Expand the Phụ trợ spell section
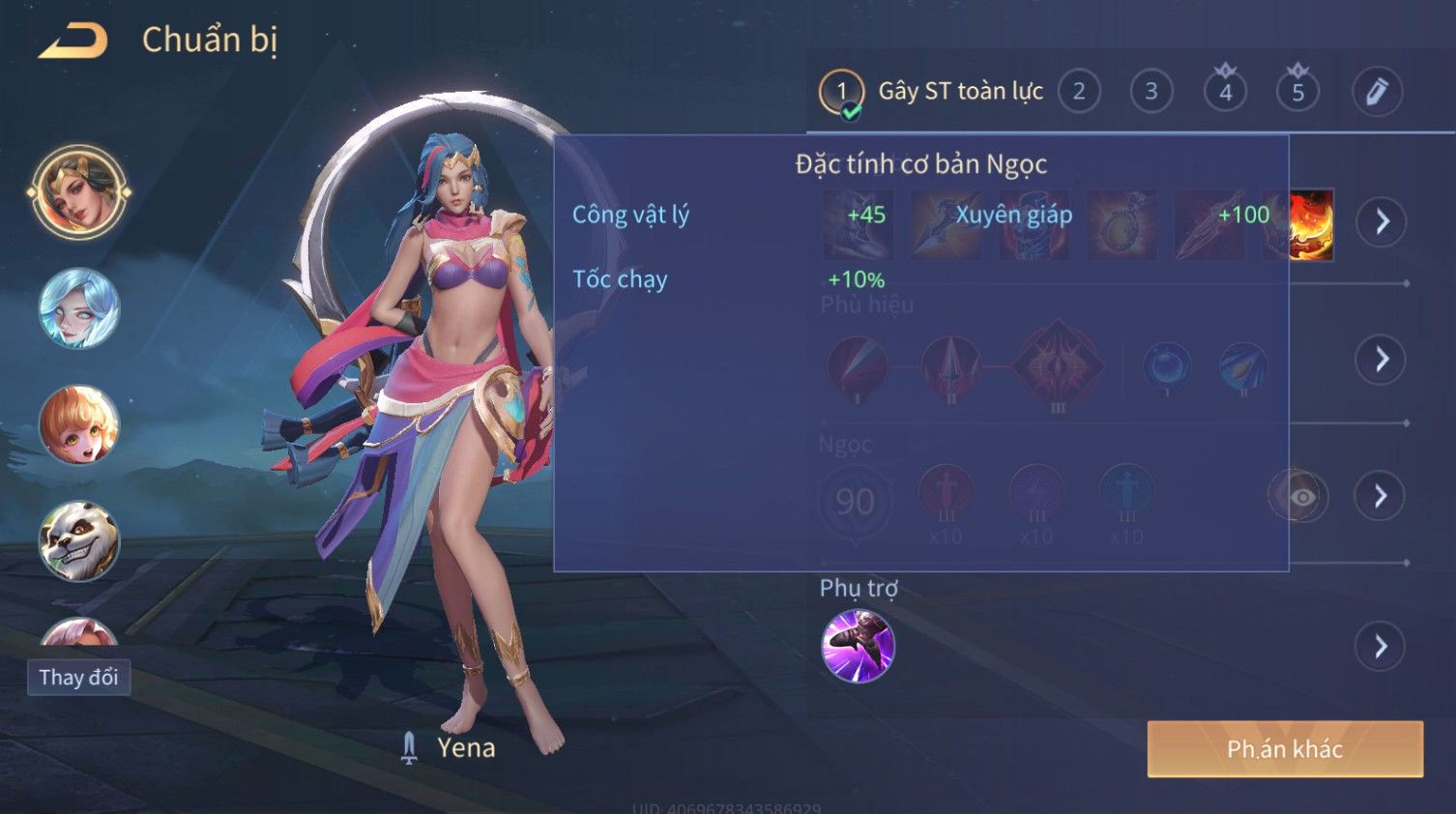The image size is (1456, 814). [x=1381, y=646]
